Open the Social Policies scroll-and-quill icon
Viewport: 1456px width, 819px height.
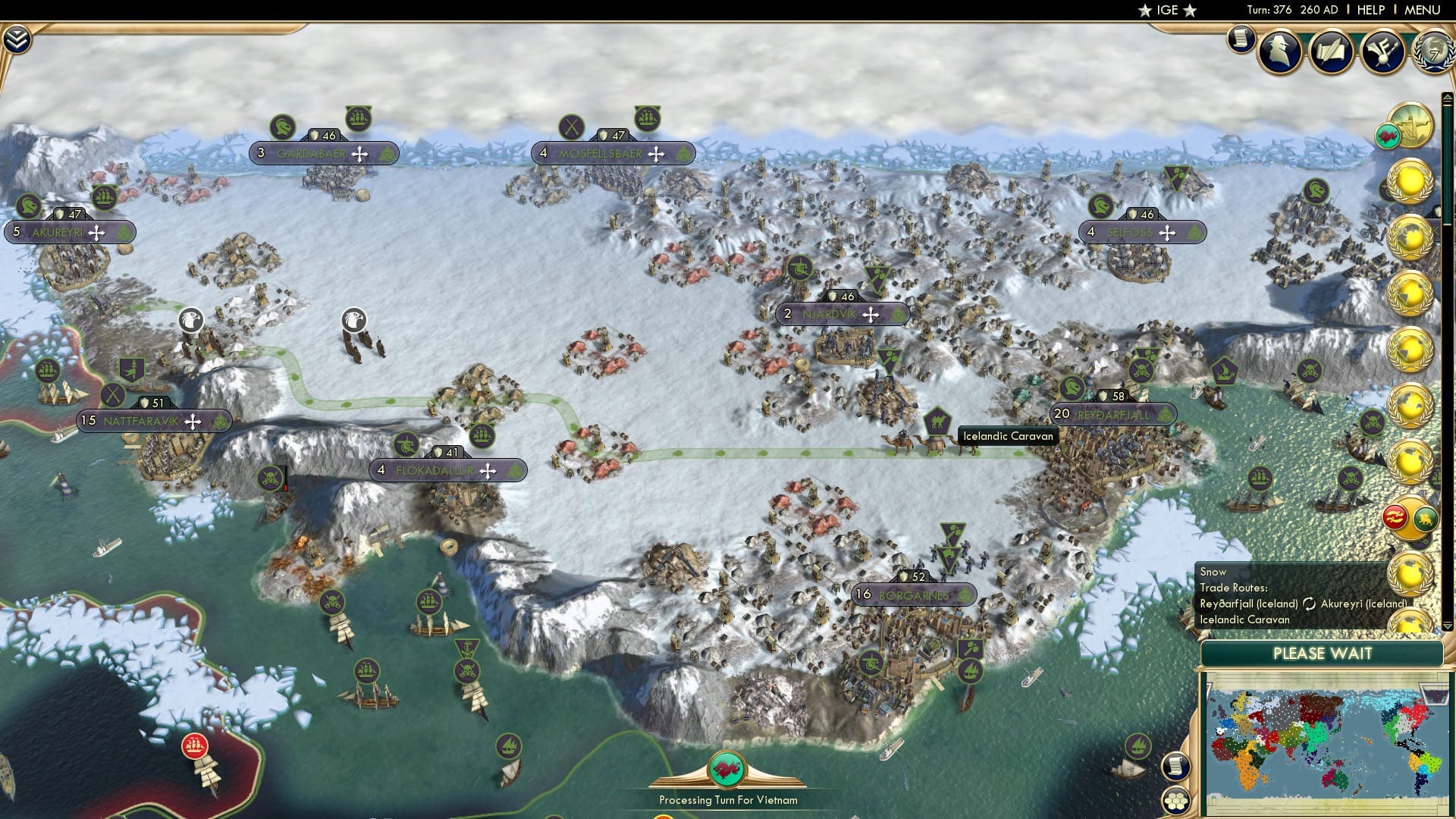1332,53
